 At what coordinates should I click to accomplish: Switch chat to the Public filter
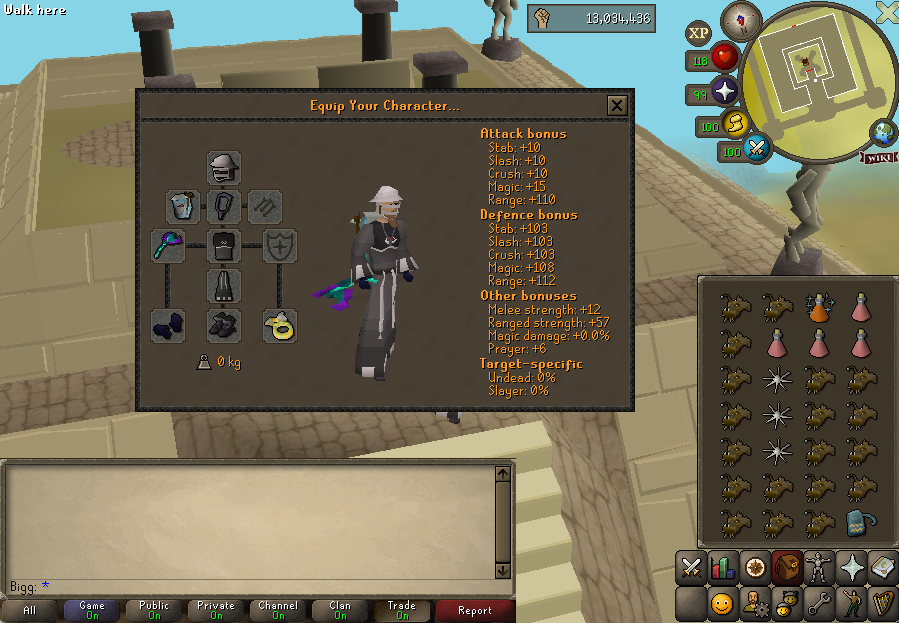(x=154, y=609)
